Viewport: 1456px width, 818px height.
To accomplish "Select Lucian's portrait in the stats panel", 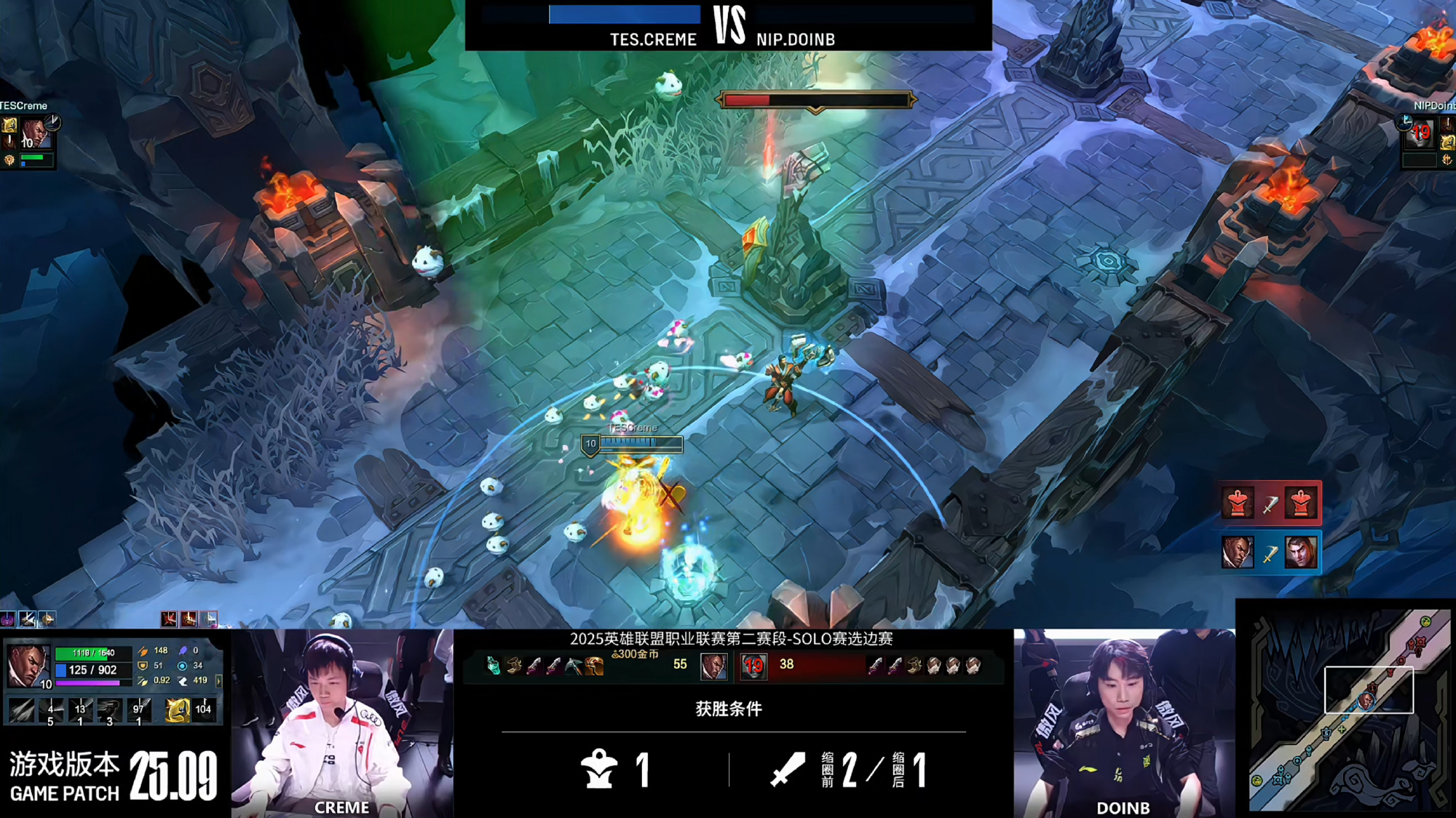I will tap(27, 664).
